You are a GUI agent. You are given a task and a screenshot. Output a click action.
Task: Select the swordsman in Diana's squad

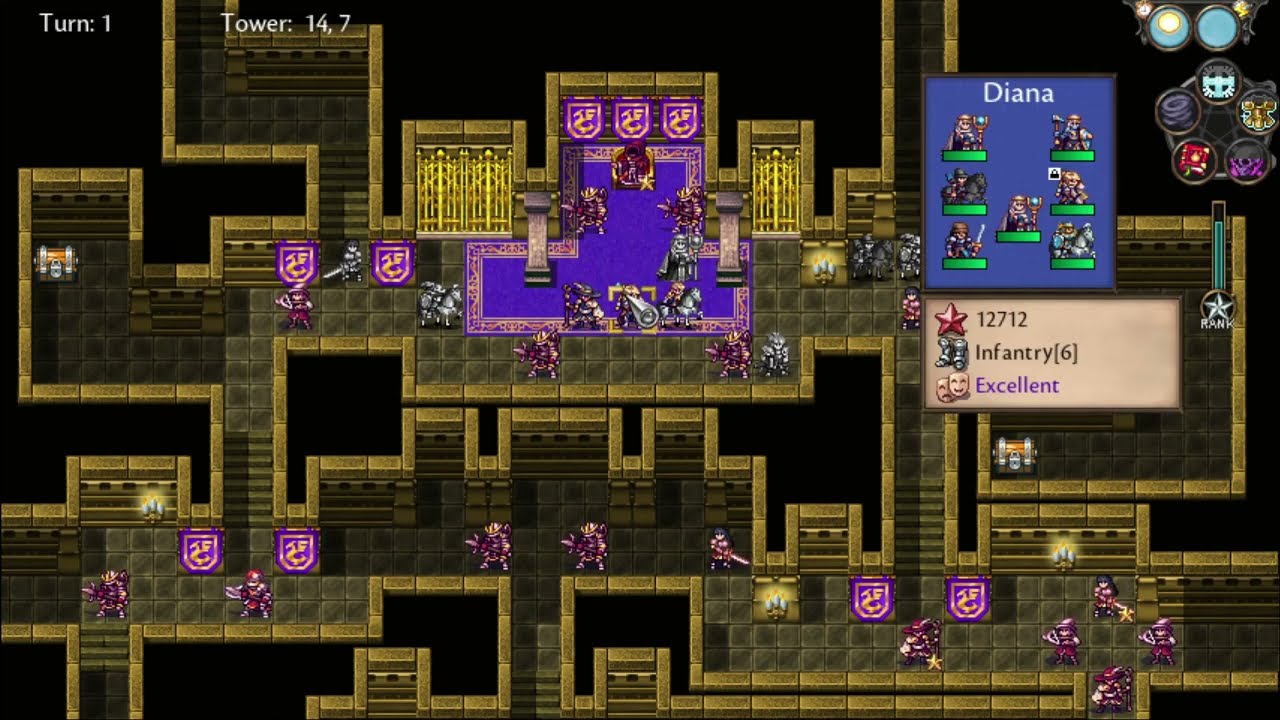(964, 240)
